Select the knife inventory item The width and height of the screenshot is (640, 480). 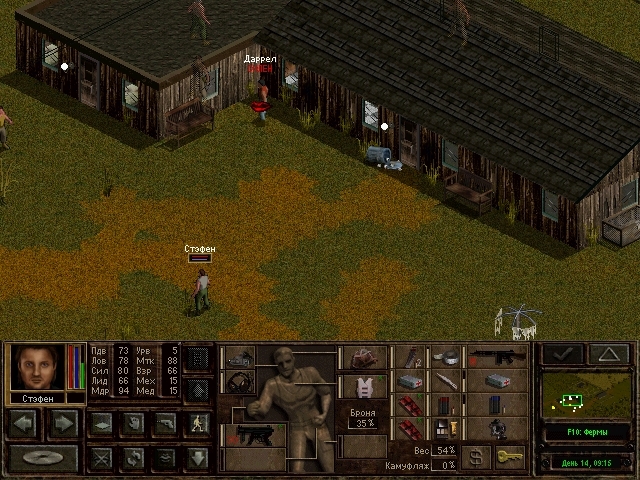coord(444,381)
